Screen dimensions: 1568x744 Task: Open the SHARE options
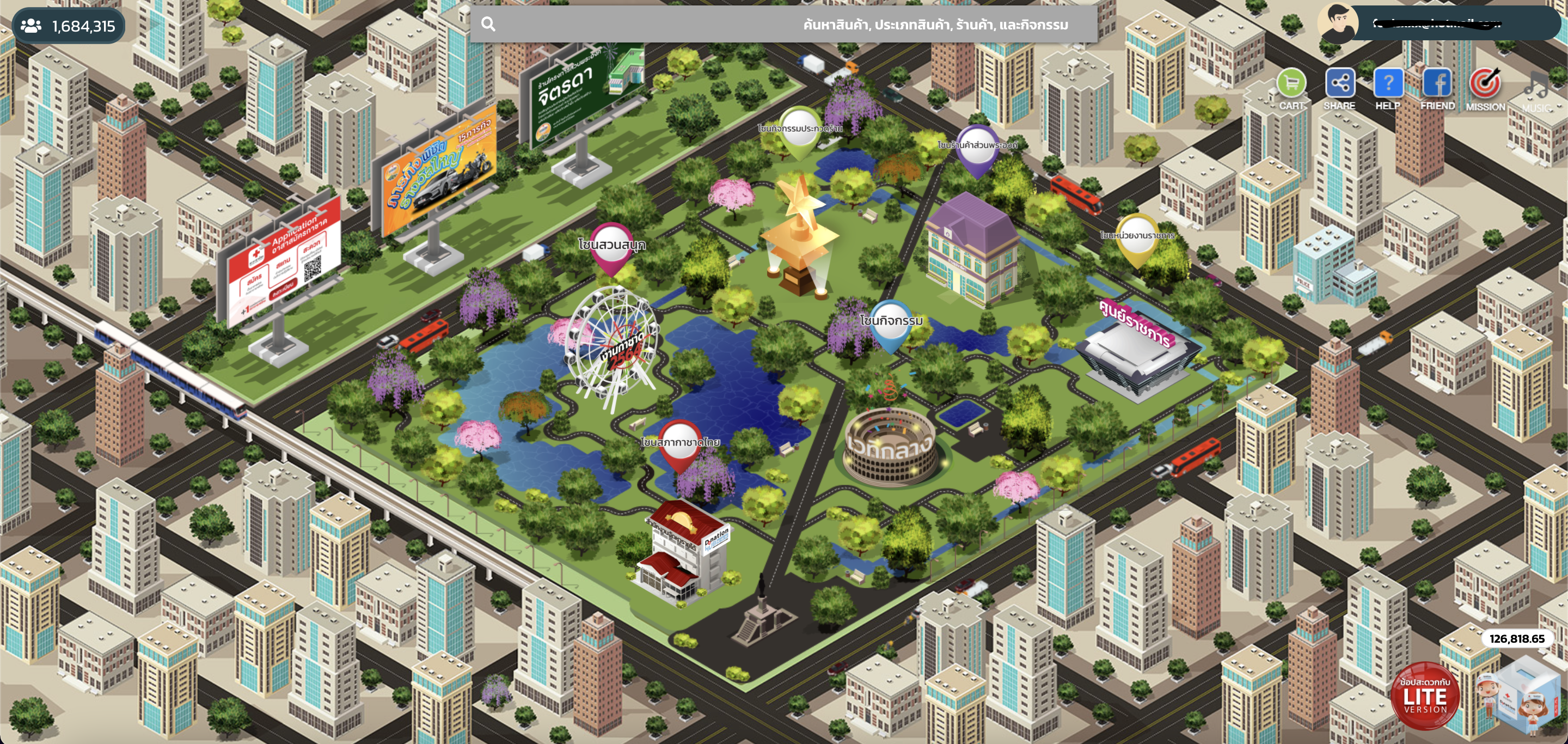(1340, 84)
